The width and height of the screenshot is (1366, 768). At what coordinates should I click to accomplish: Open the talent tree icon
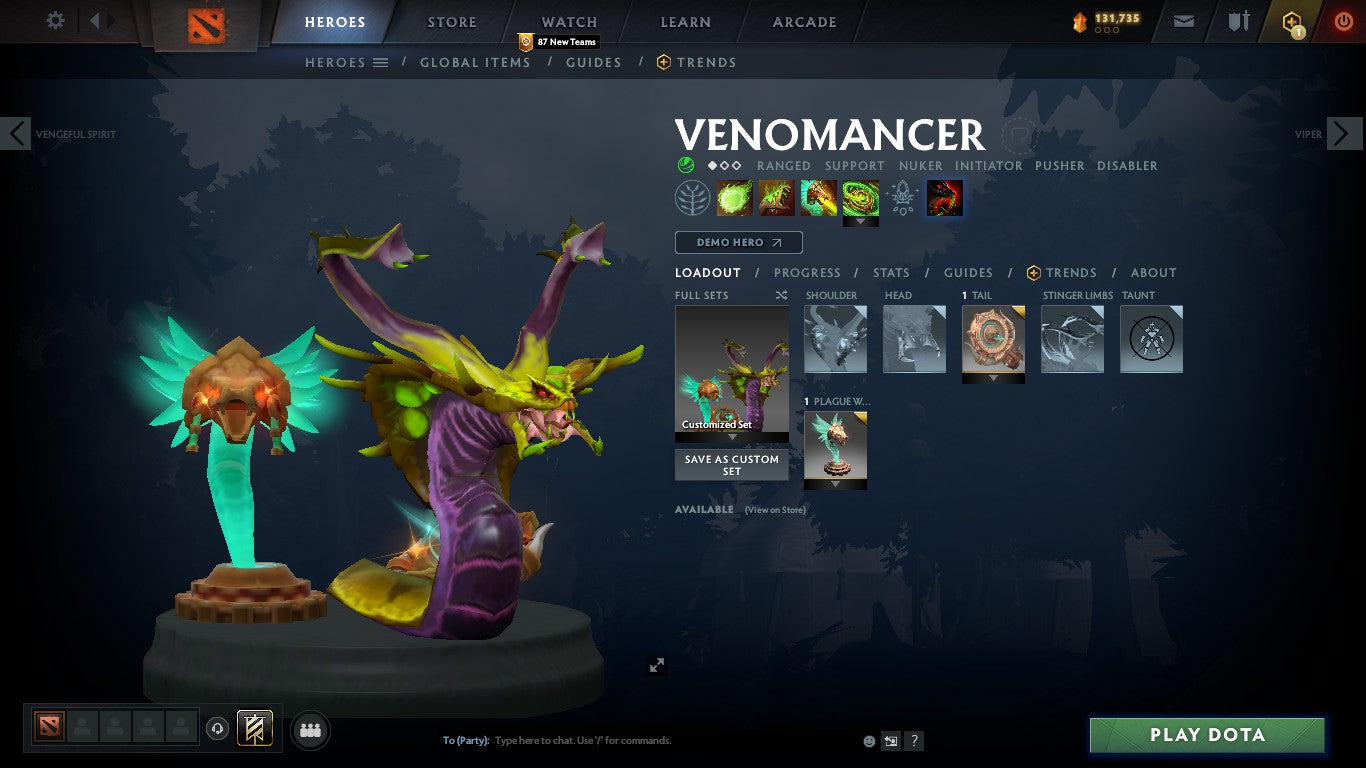[691, 197]
